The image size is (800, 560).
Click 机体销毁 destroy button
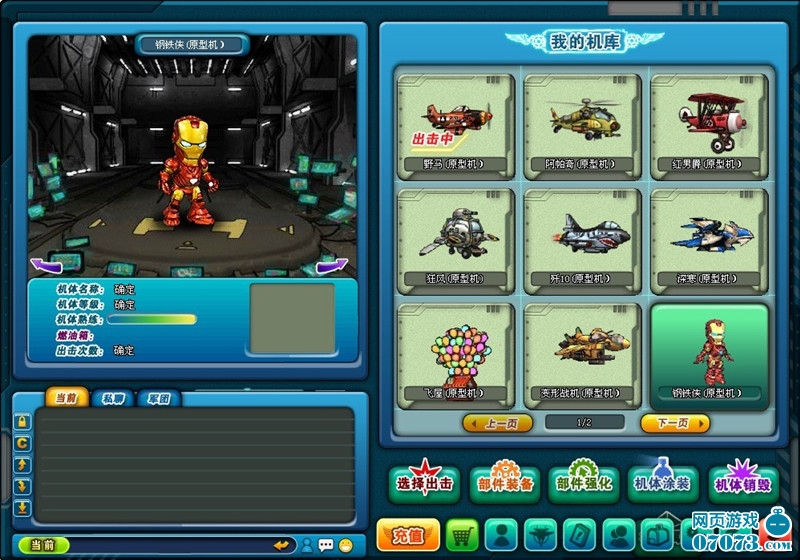pos(742,484)
